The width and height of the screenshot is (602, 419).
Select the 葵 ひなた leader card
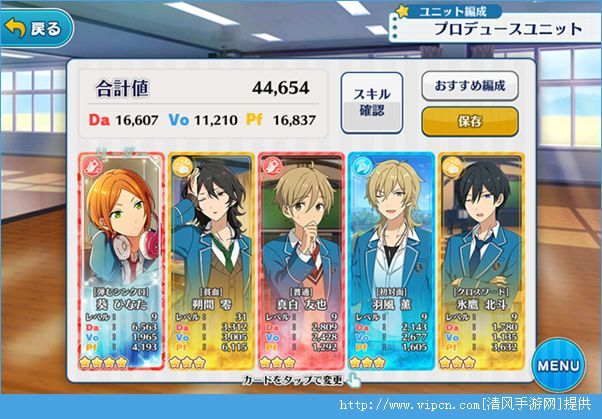119,258
